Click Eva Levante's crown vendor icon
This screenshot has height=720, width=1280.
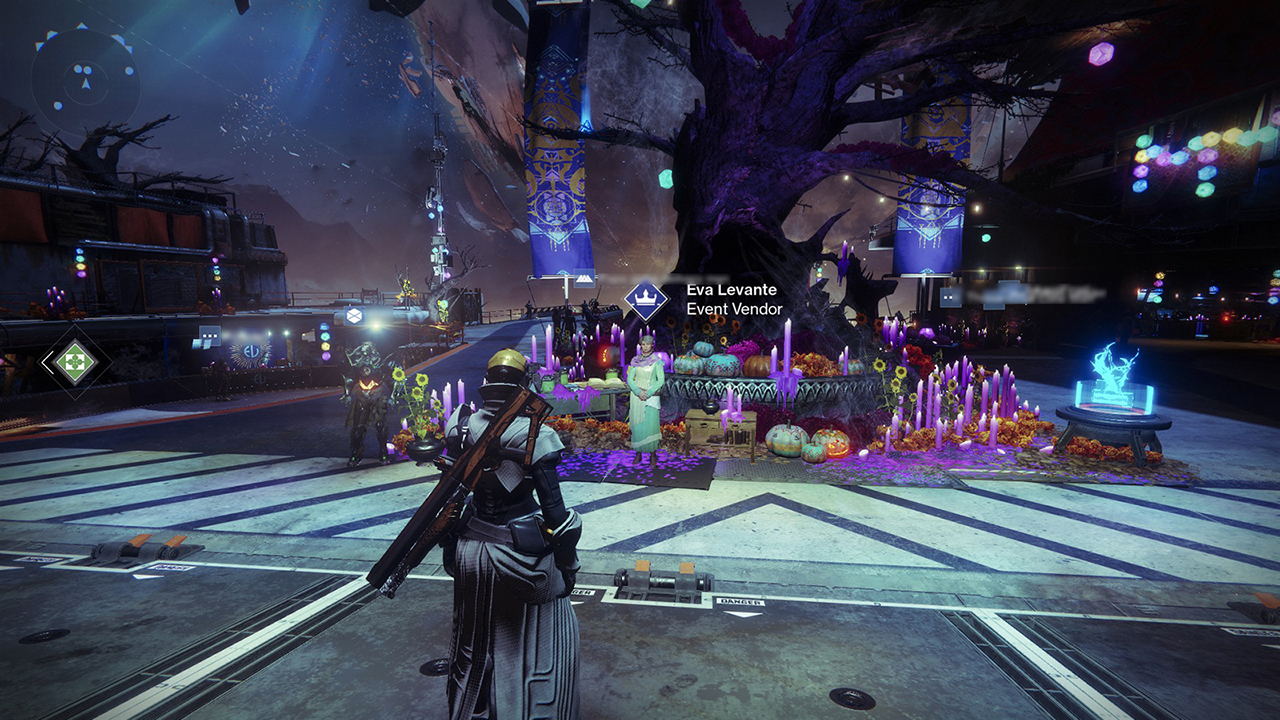tap(646, 300)
